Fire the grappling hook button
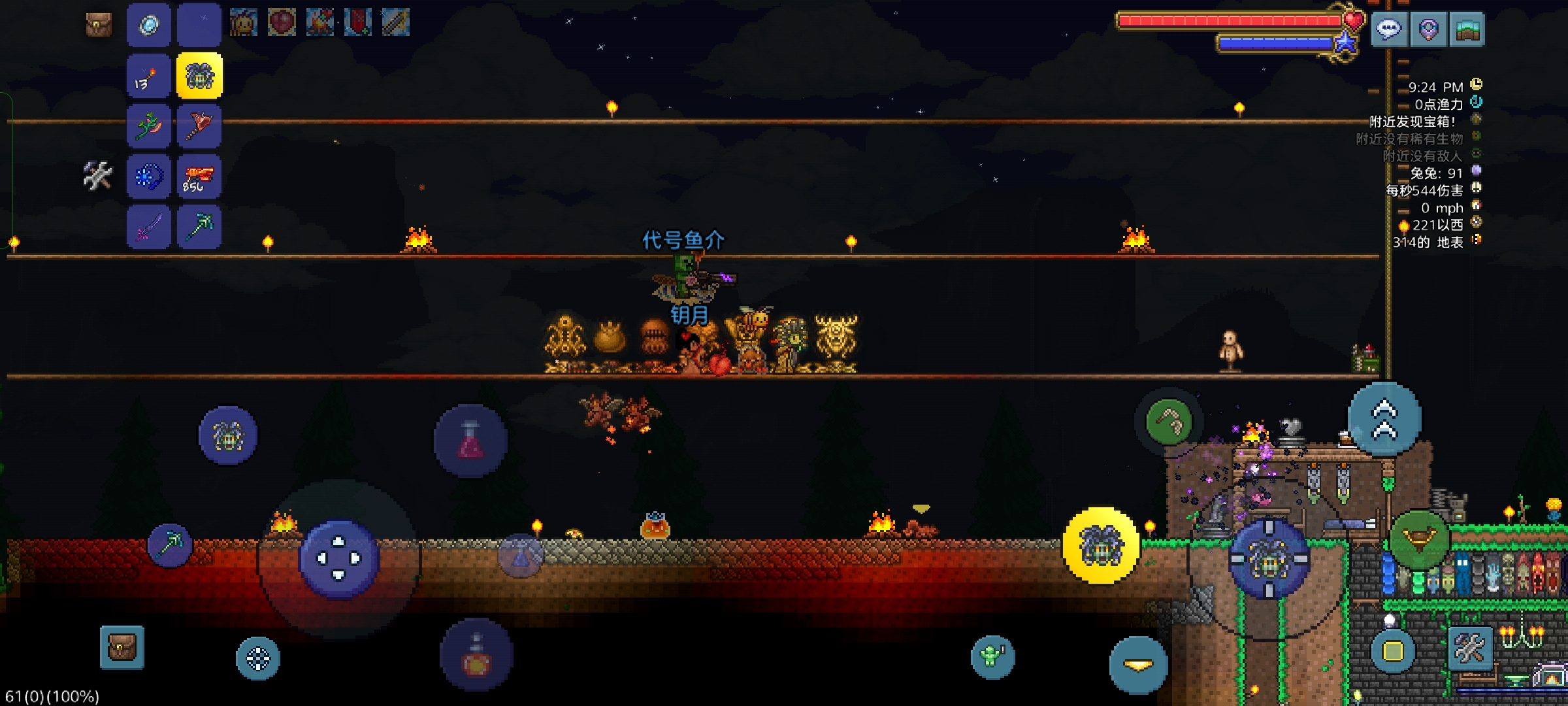Viewport: 1568px width, 706px height. (1169, 422)
